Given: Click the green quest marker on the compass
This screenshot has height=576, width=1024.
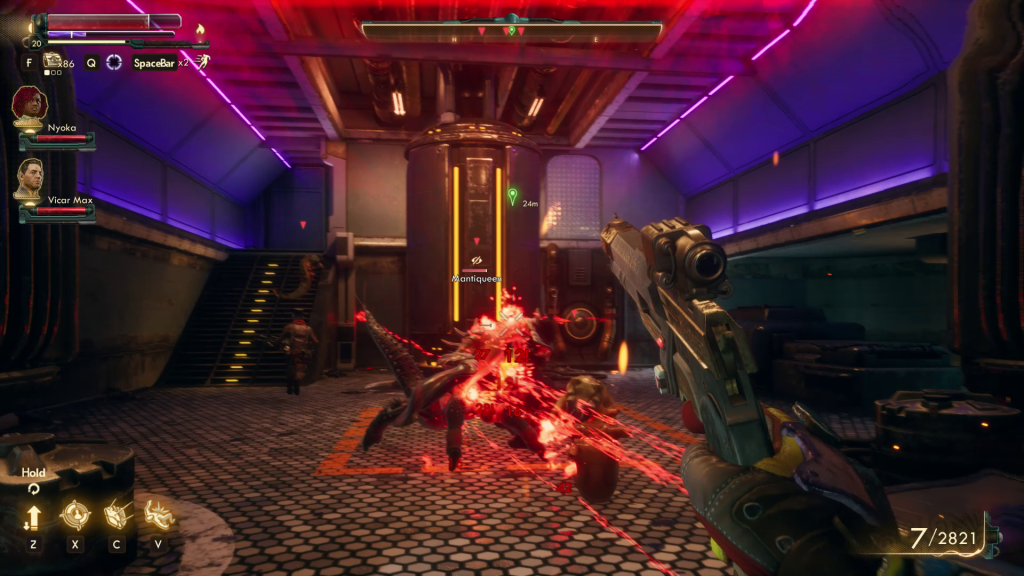Looking at the screenshot, I should pos(512,31).
